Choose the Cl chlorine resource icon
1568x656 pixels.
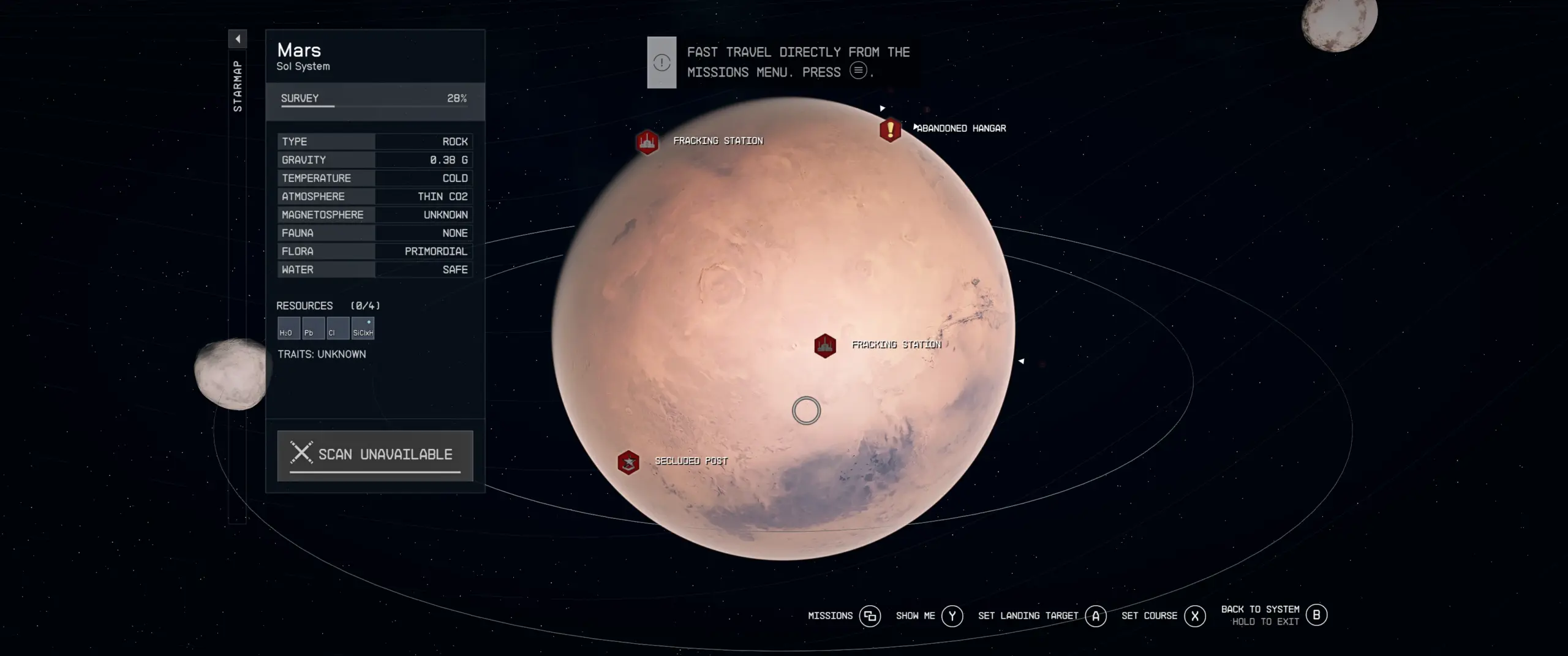(x=337, y=328)
